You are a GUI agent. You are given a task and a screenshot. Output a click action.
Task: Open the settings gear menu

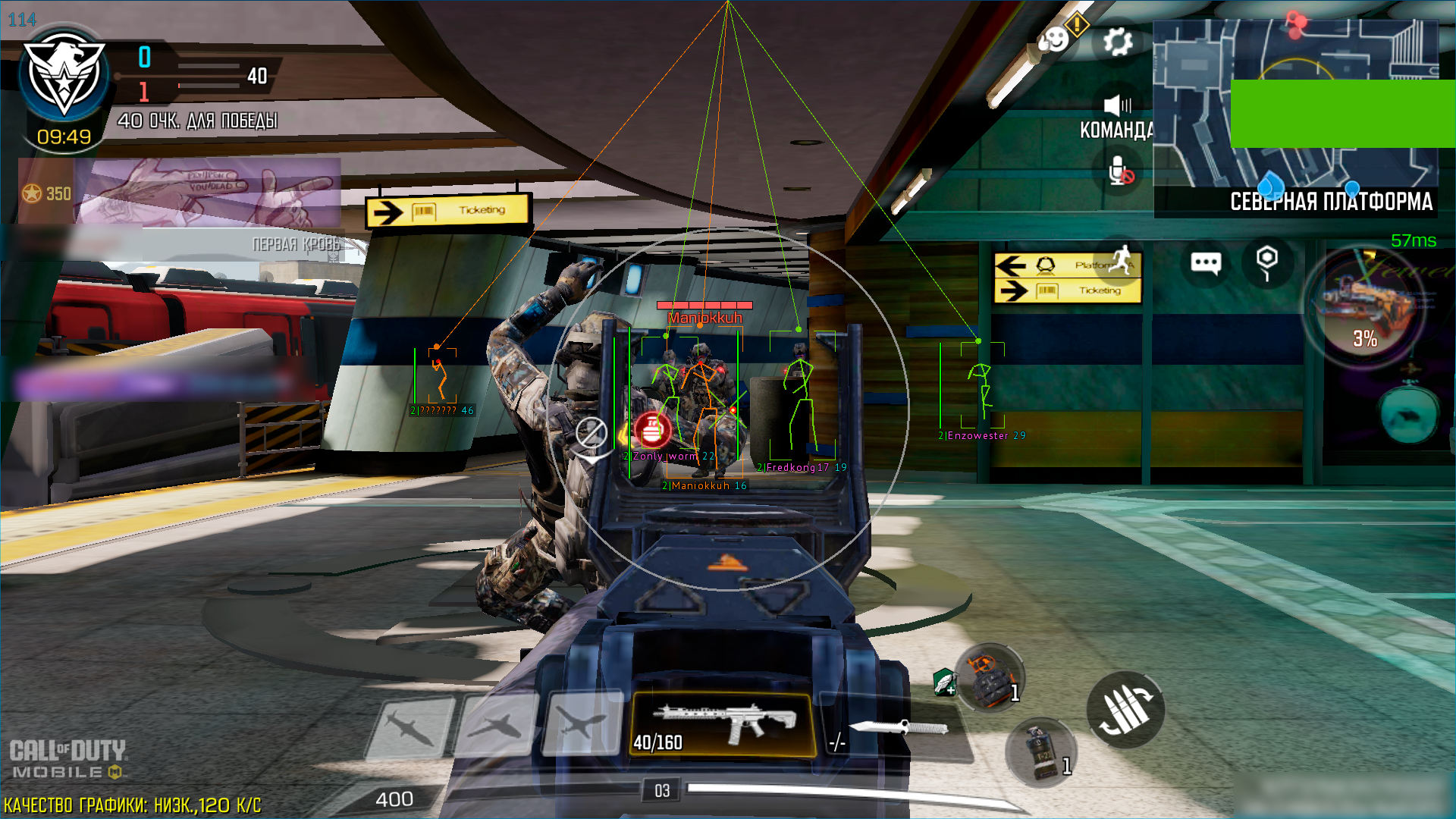1118,42
